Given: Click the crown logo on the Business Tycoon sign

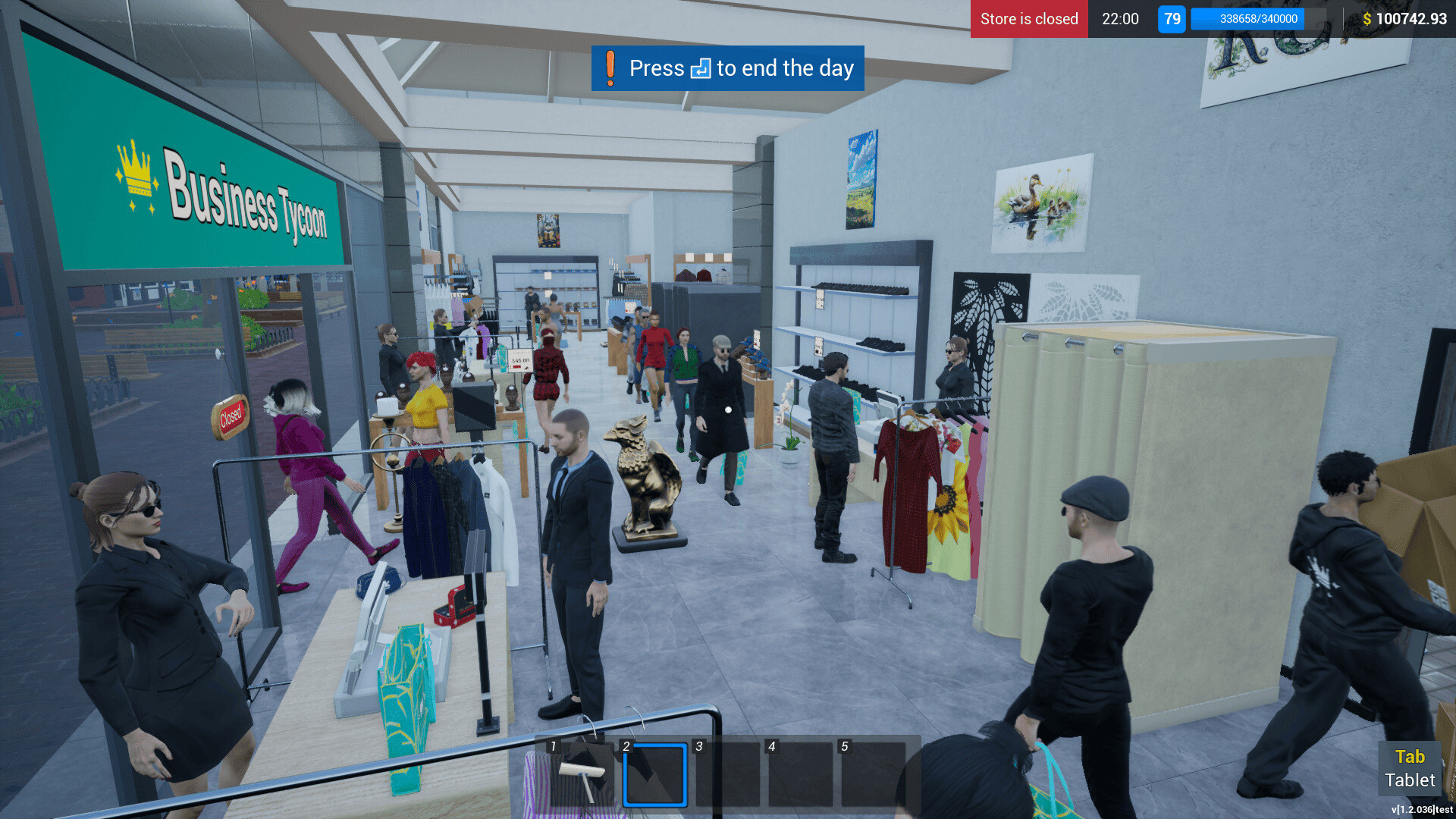Looking at the screenshot, I should tap(134, 168).
